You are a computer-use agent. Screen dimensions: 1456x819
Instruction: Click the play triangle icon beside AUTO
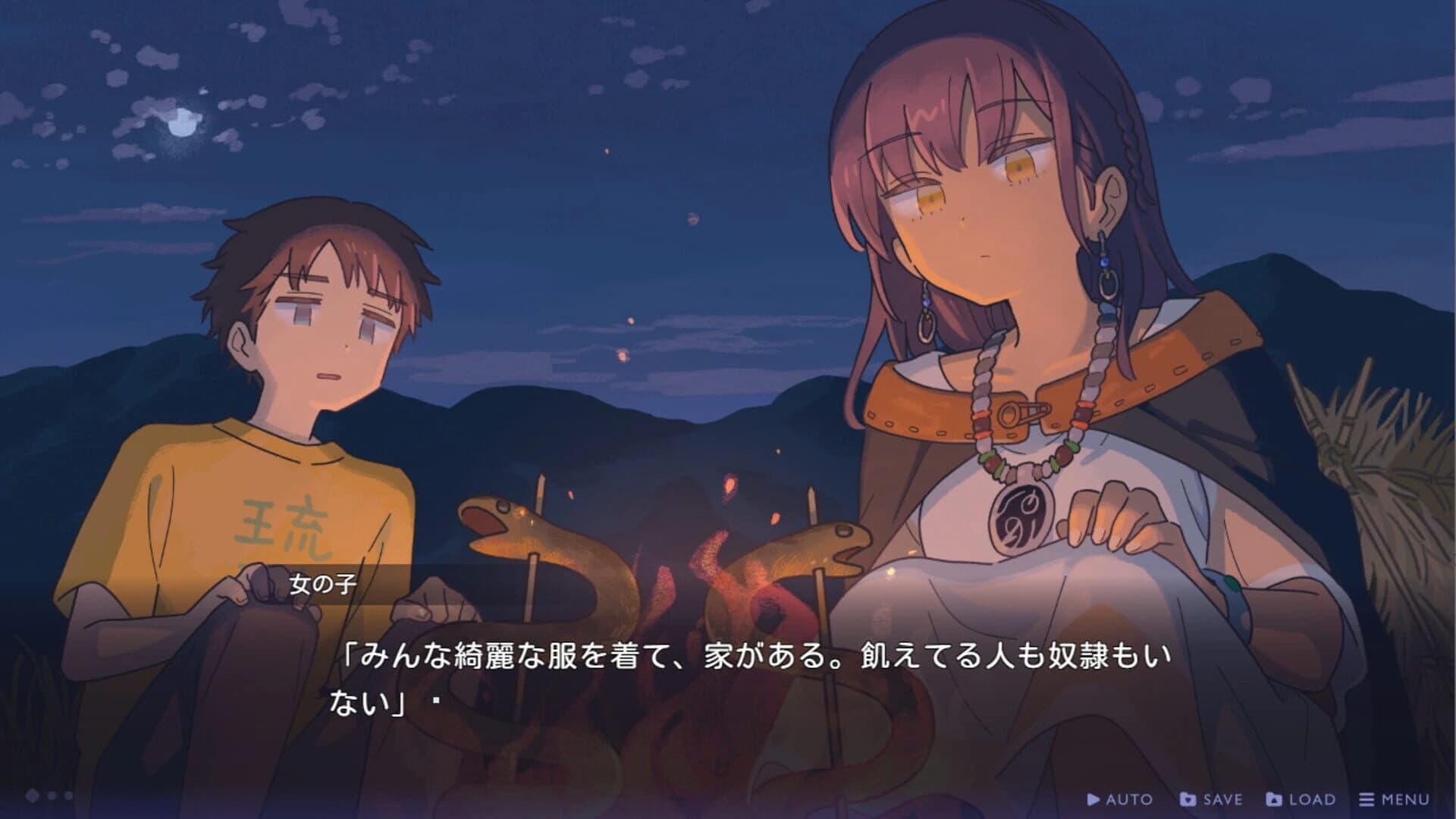click(1093, 799)
